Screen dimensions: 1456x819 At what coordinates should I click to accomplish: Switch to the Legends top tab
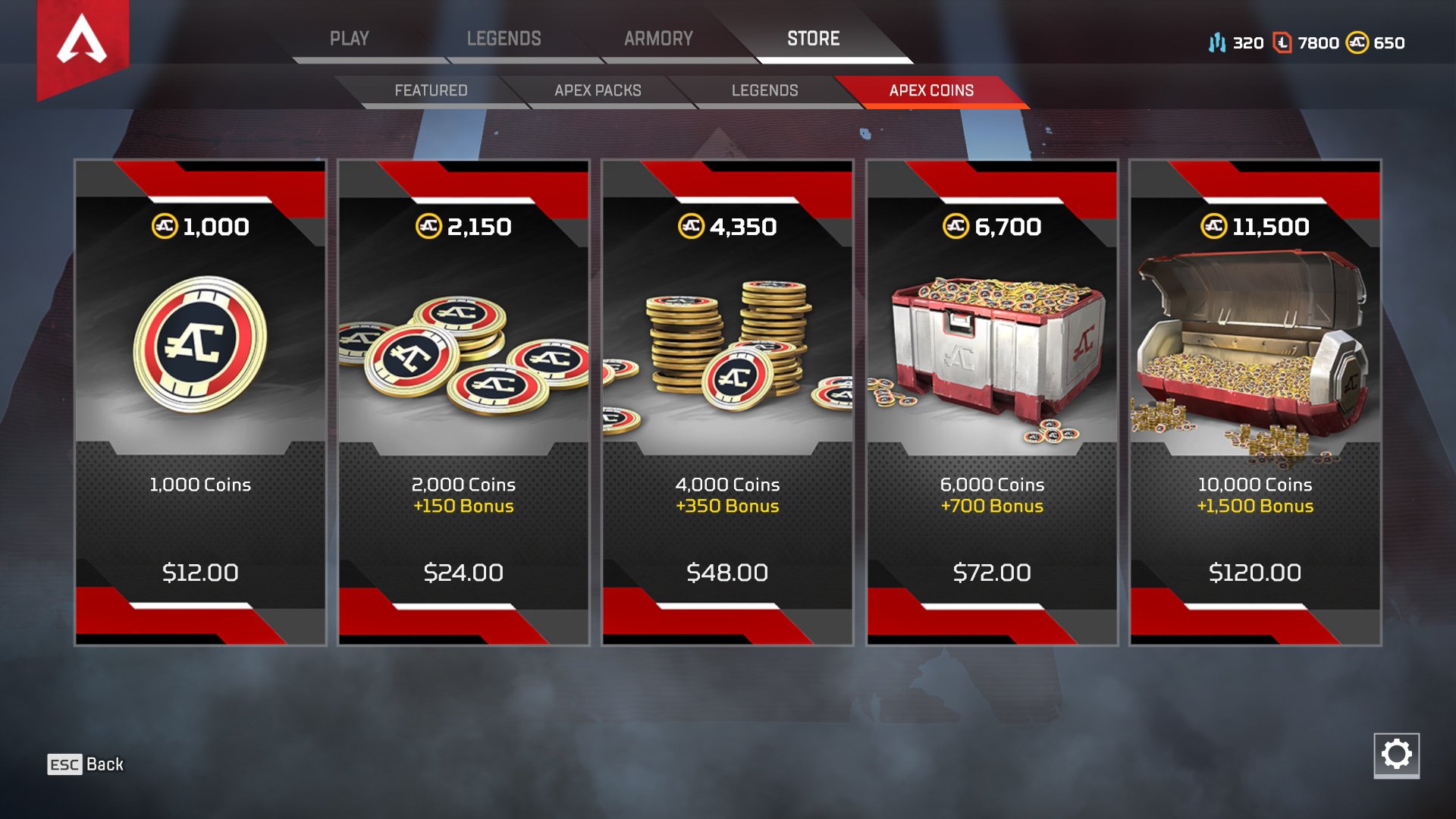(505, 38)
